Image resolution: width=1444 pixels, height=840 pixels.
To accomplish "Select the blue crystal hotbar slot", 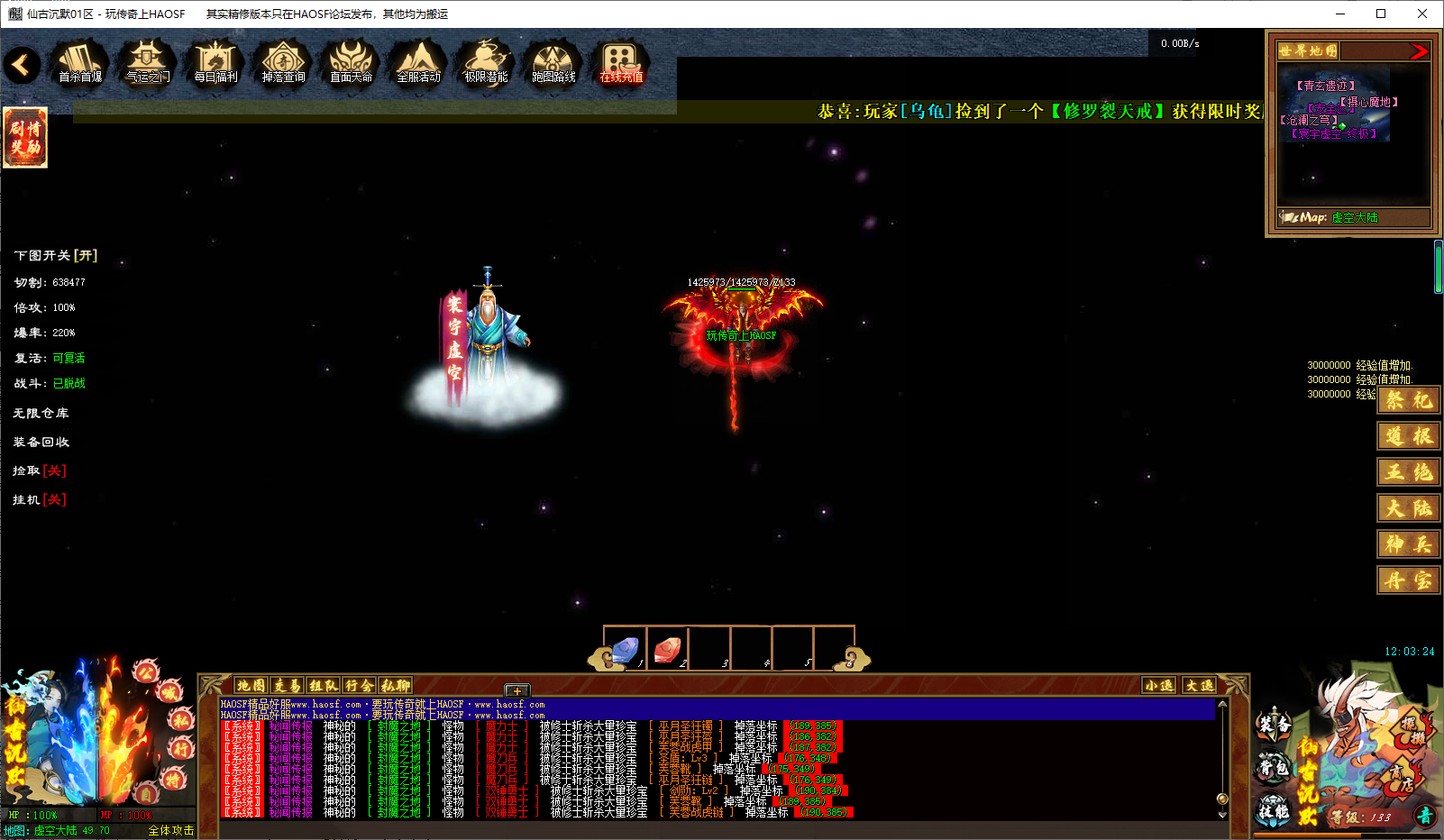I will (625, 649).
